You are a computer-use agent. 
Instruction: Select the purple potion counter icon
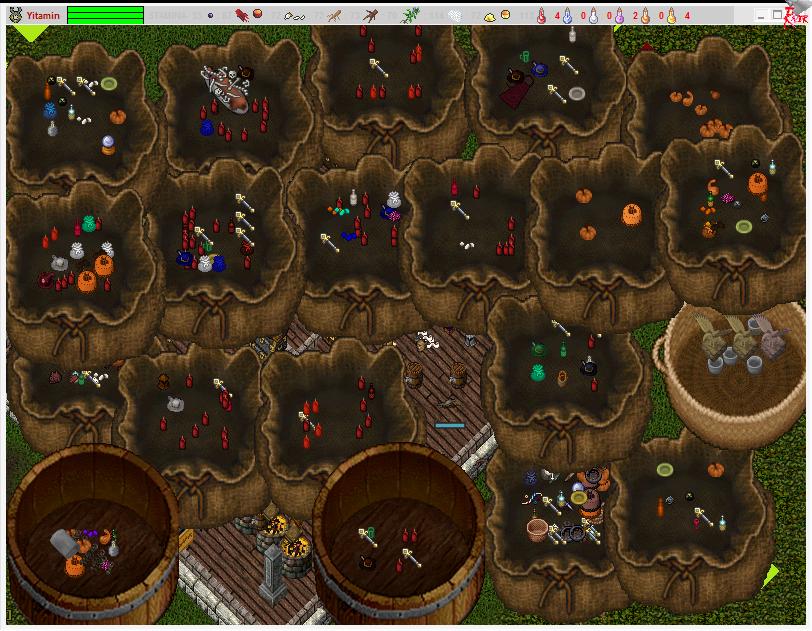[x=619, y=15]
